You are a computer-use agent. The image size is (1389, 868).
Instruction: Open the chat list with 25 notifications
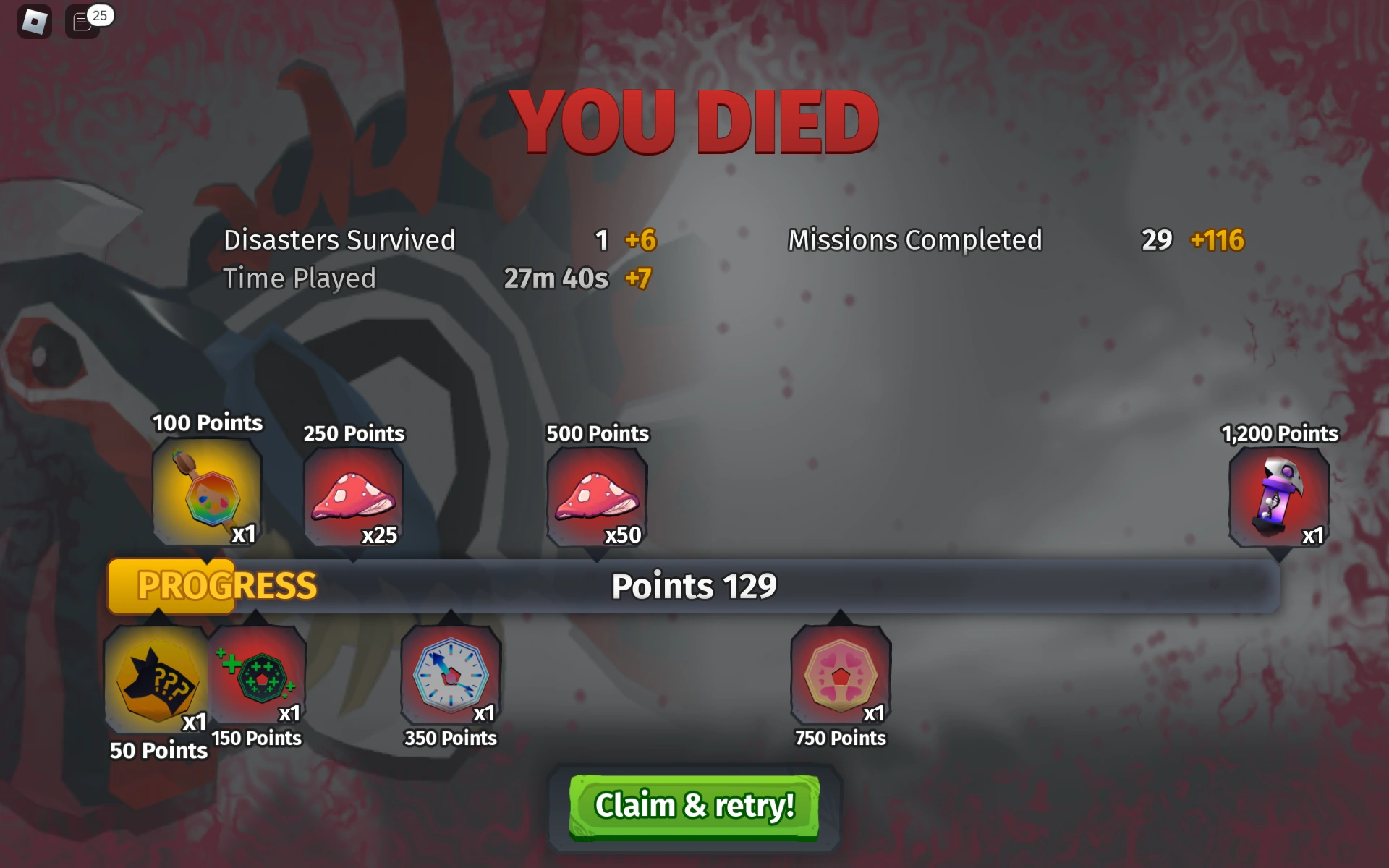click(81, 22)
